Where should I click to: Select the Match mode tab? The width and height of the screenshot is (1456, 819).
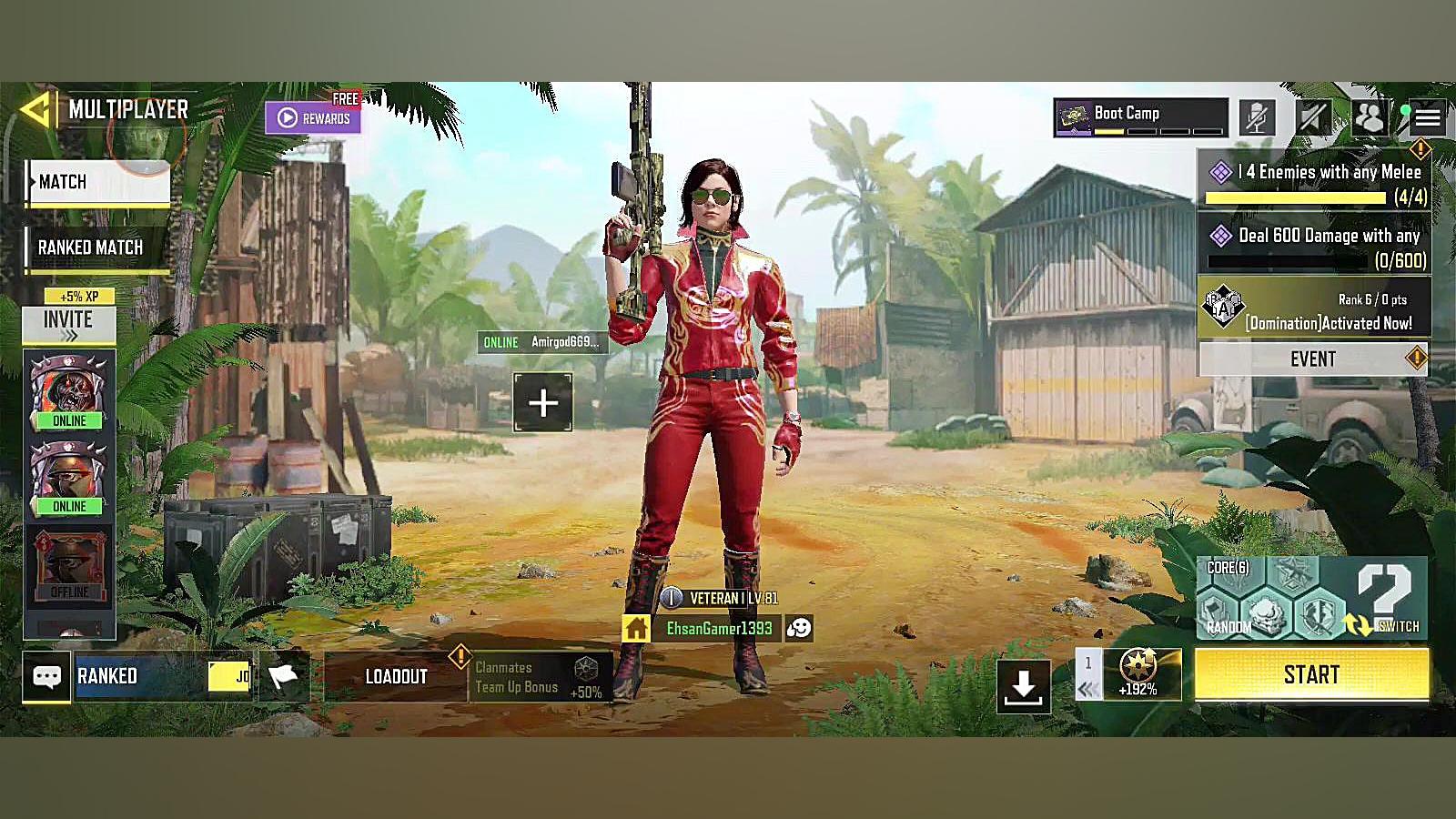pyautogui.click(x=98, y=182)
